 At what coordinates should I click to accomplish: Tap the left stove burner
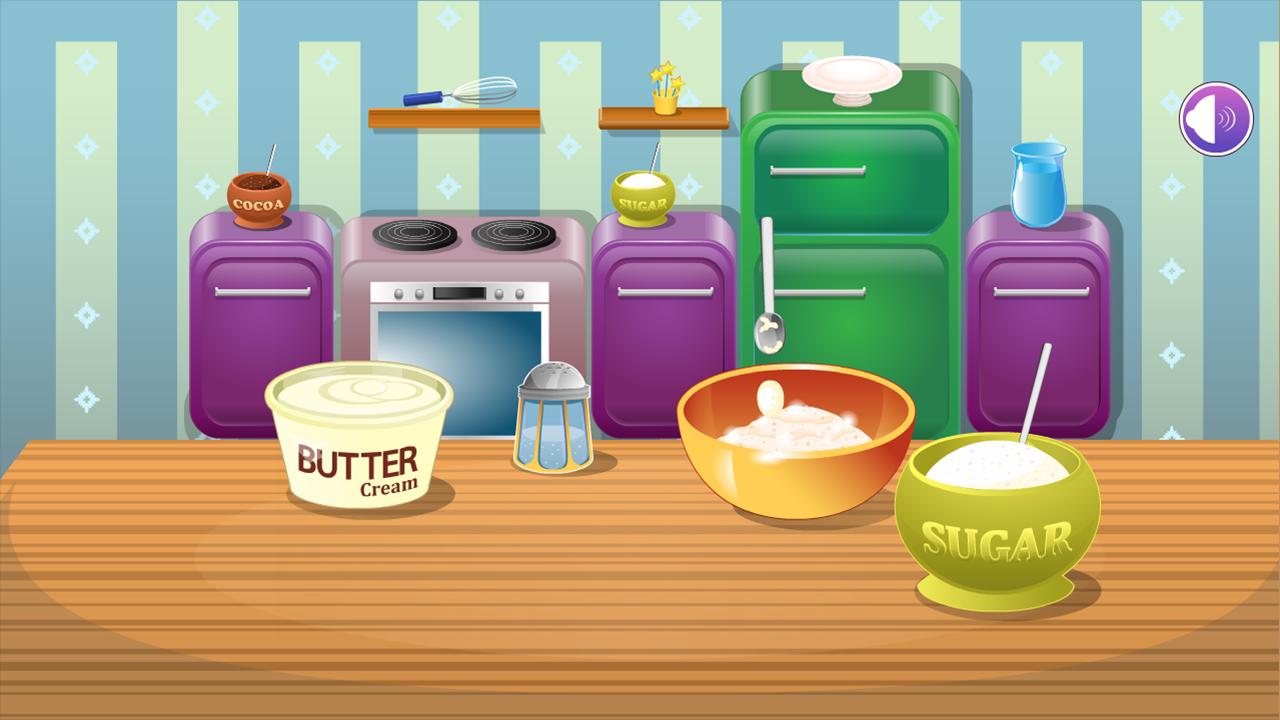coord(415,233)
